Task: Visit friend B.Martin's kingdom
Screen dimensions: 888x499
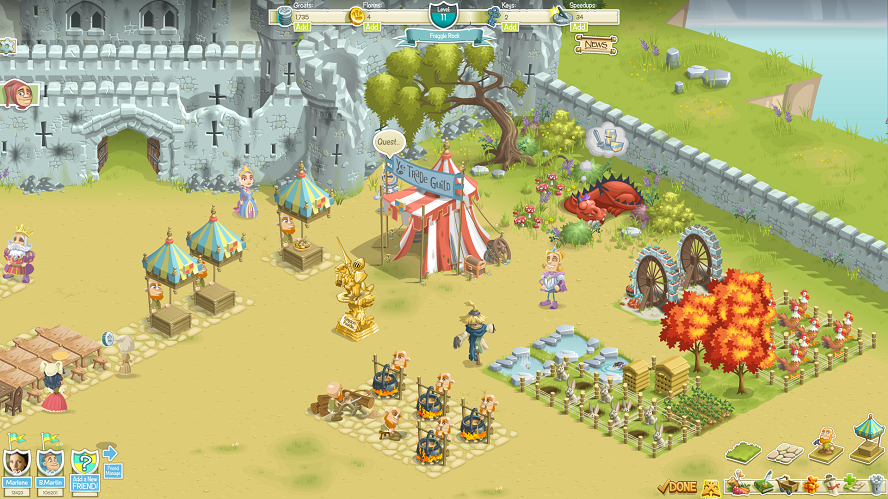Action: coord(50,463)
